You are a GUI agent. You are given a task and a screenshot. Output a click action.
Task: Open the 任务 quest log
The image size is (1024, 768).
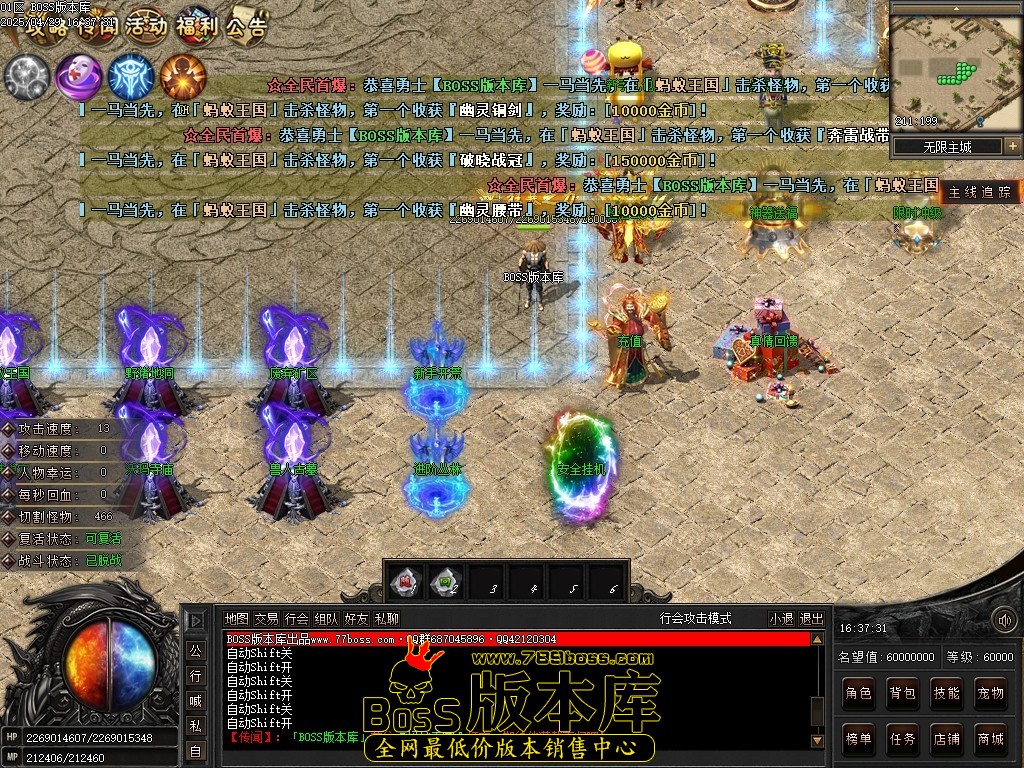click(x=903, y=739)
